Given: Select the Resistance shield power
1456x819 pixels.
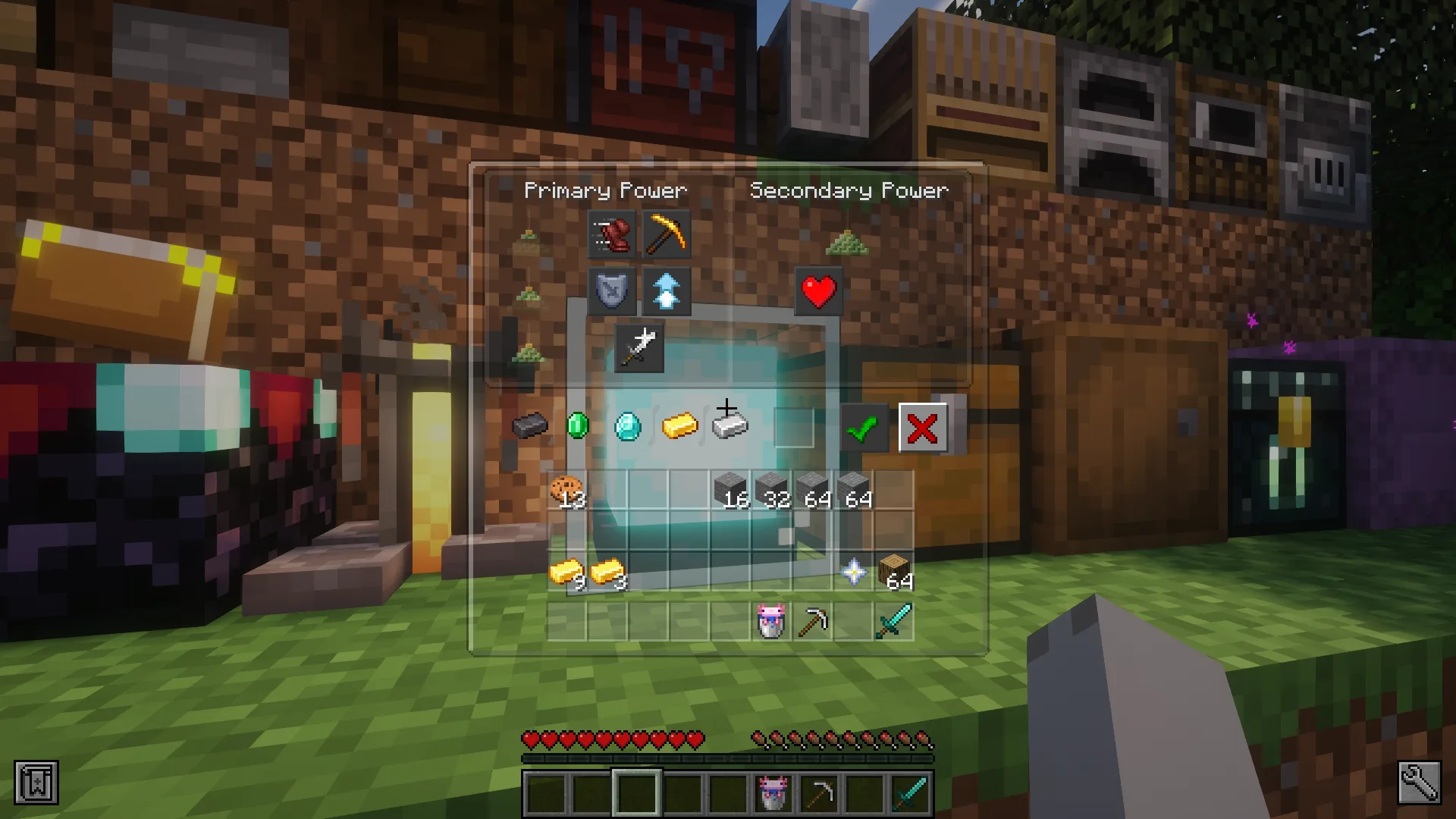Looking at the screenshot, I should [610, 292].
